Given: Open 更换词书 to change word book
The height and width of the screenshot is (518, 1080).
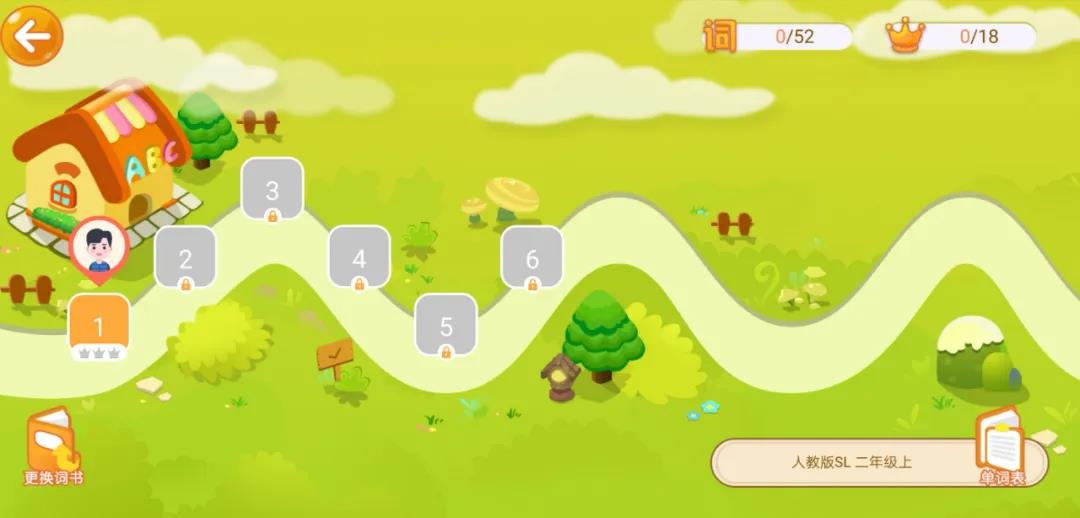Looking at the screenshot, I should point(53,447).
